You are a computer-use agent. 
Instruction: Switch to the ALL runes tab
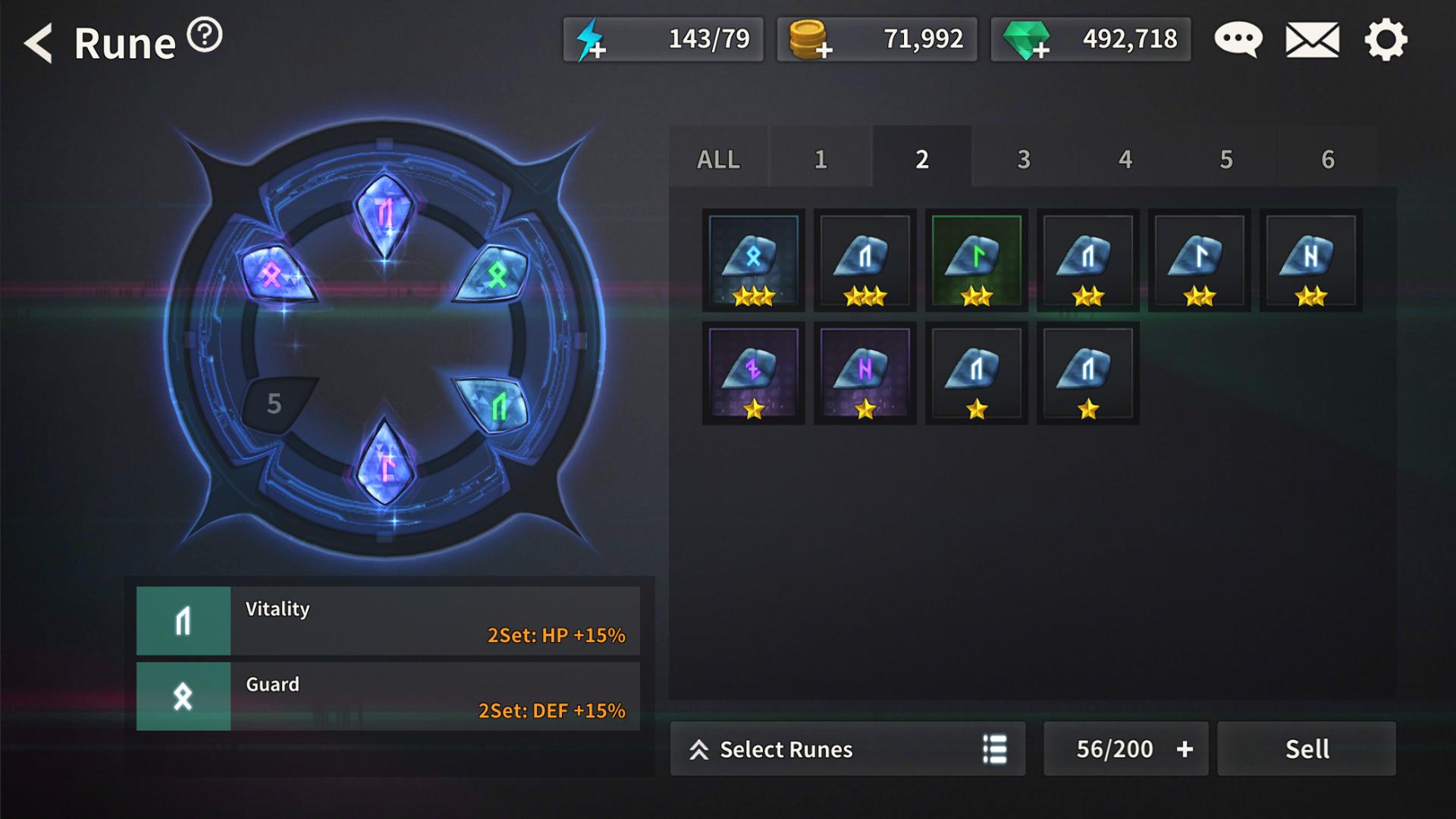tap(718, 159)
